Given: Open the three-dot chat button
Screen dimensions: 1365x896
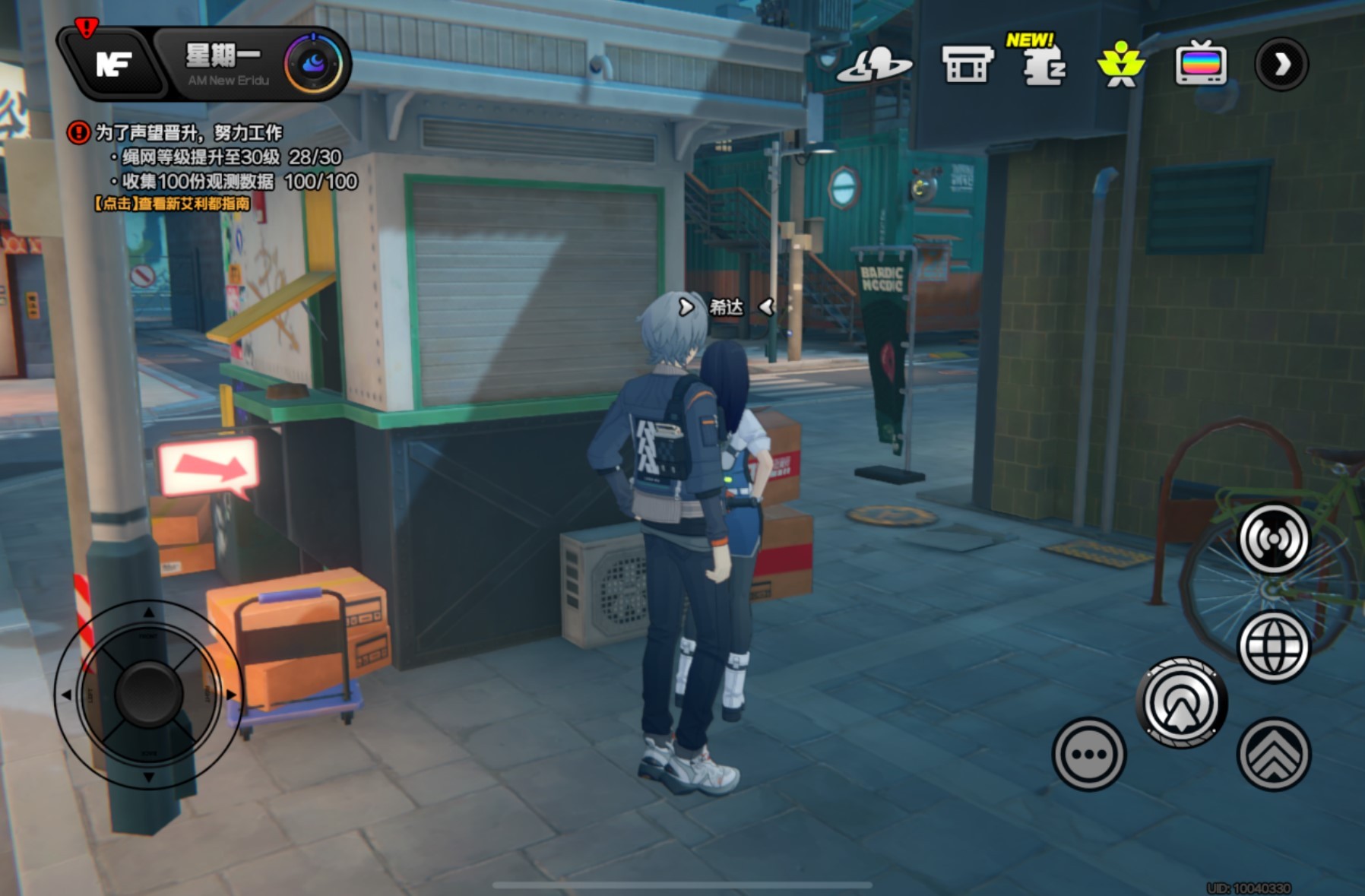Looking at the screenshot, I should point(1088,754).
